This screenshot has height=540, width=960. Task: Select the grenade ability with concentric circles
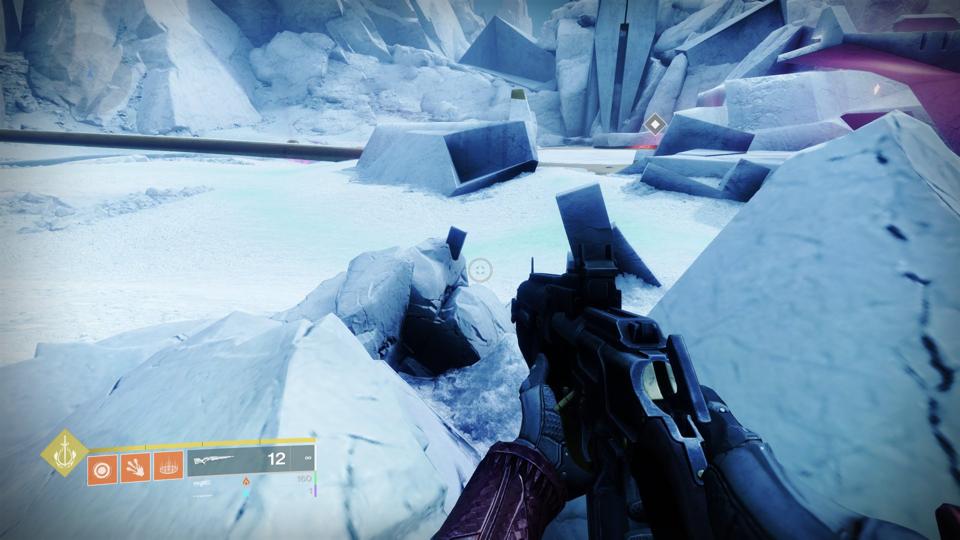[102, 468]
